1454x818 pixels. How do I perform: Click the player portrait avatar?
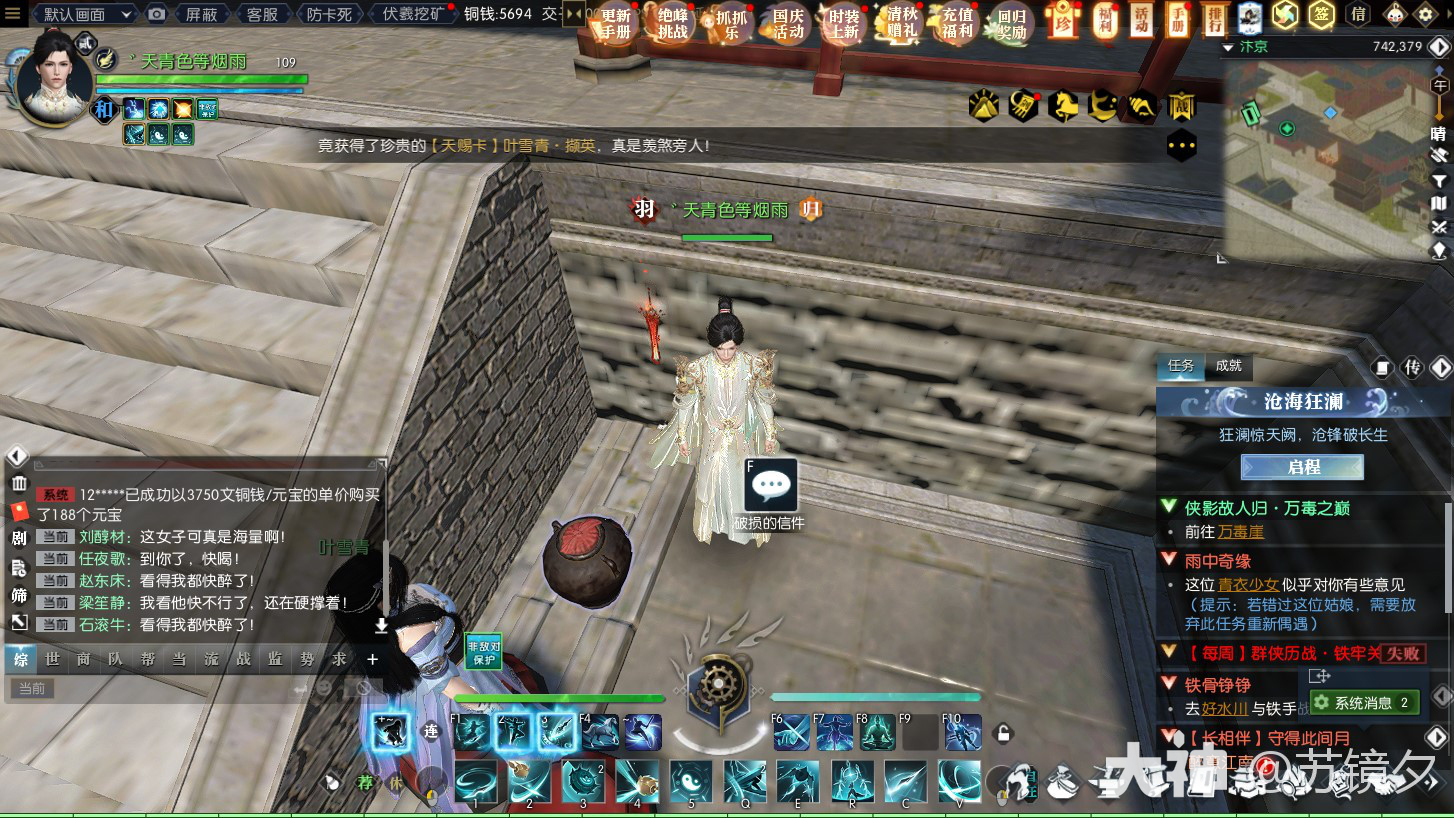coord(57,80)
